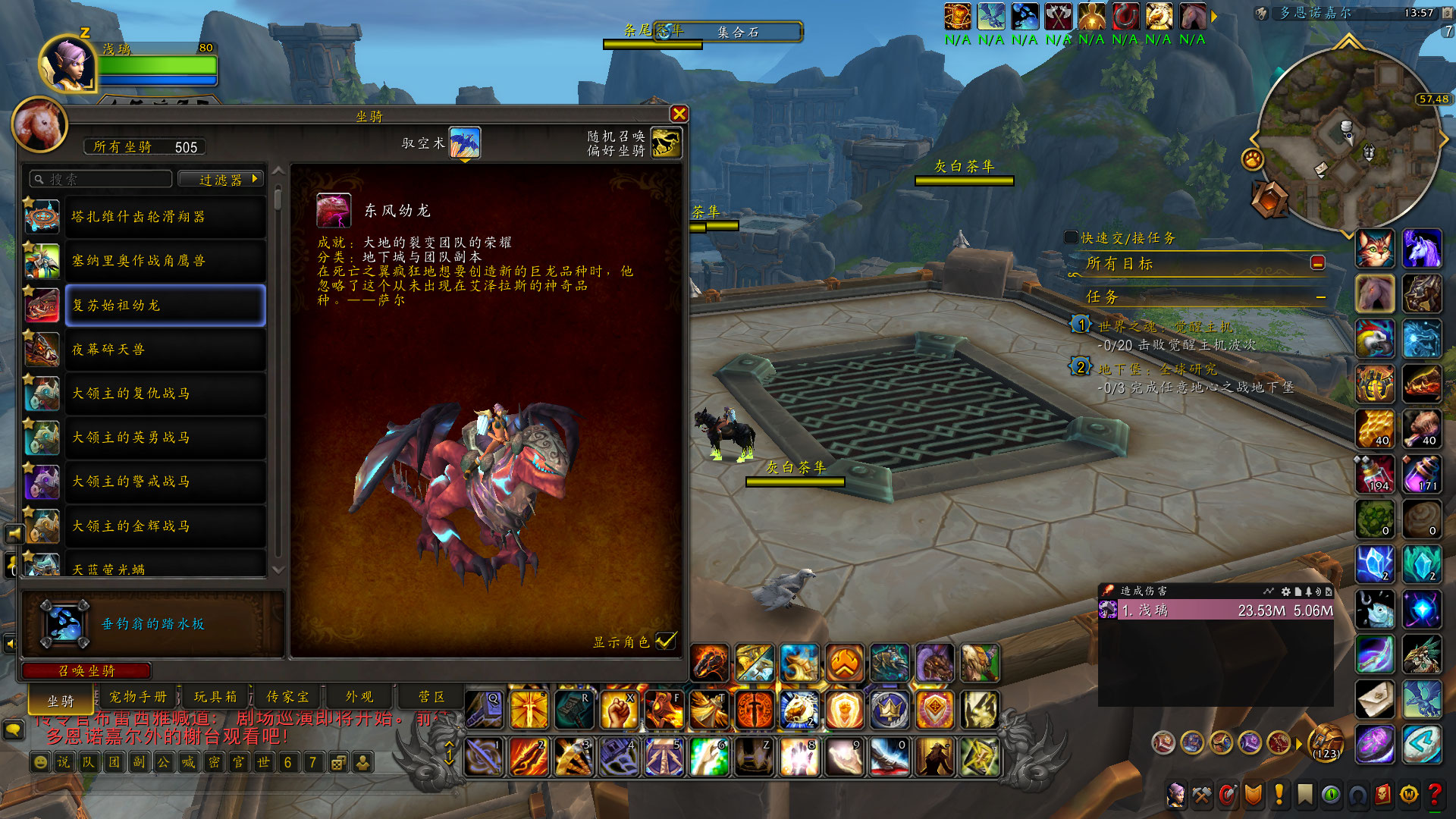Open the 过滤器 filter dropdown

[221, 180]
